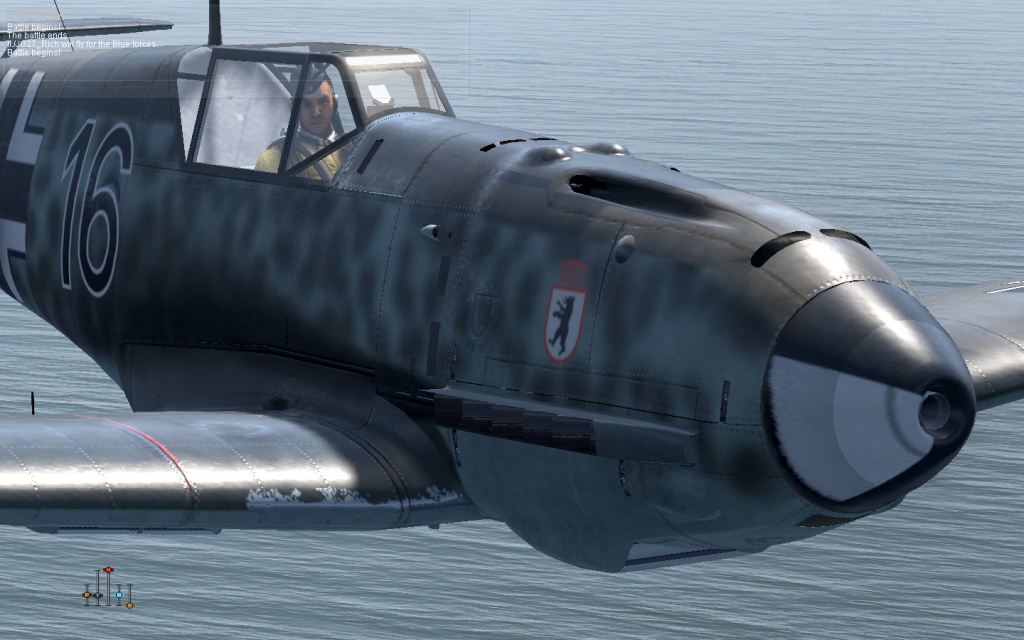This screenshot has height=640, width=1024.
Task: Click the orange P prop pitch lever knob
Action: [x=87, y=594]
